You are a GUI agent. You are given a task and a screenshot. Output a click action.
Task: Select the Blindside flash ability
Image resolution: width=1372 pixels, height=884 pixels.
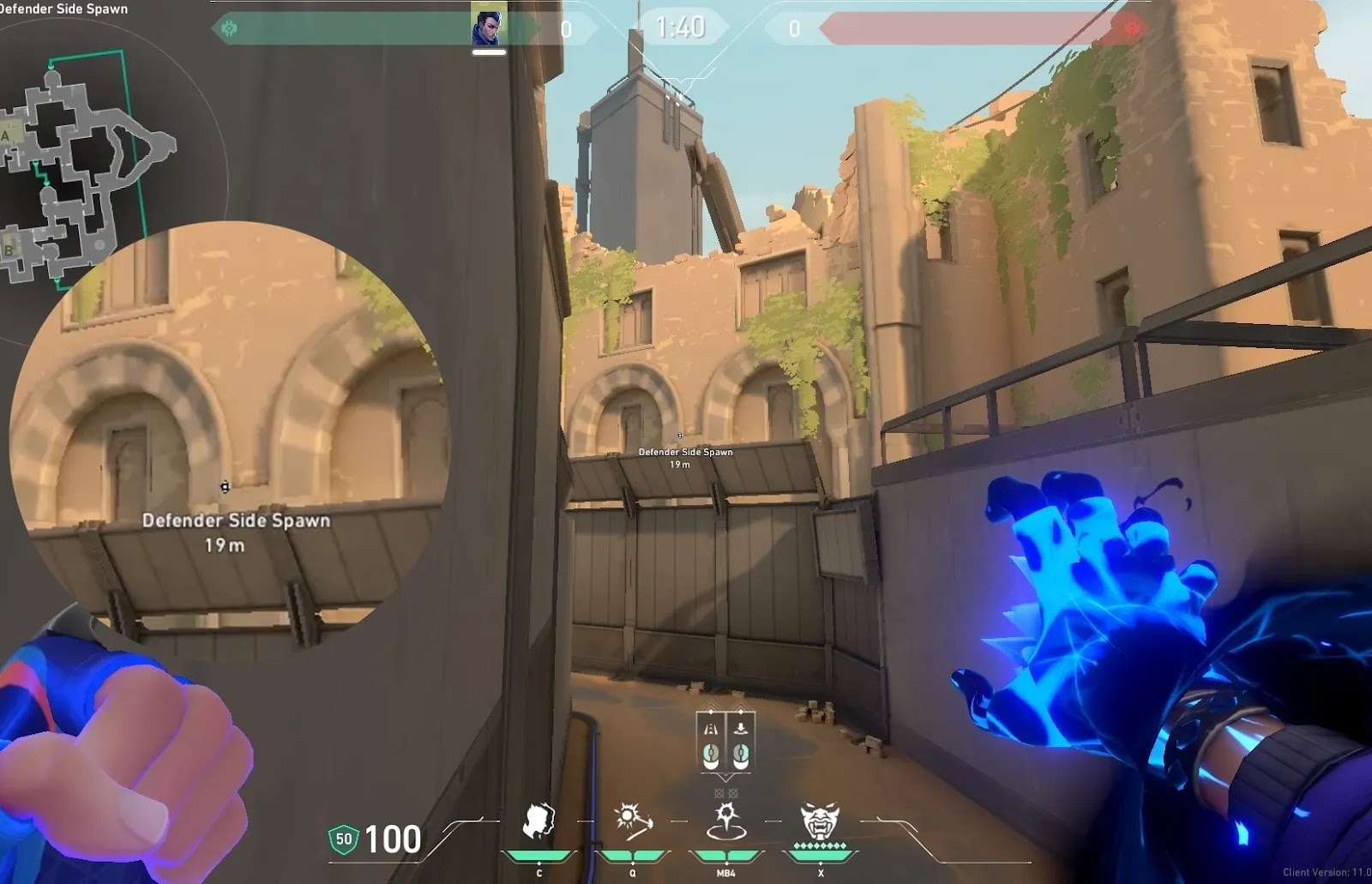point(633,821)
